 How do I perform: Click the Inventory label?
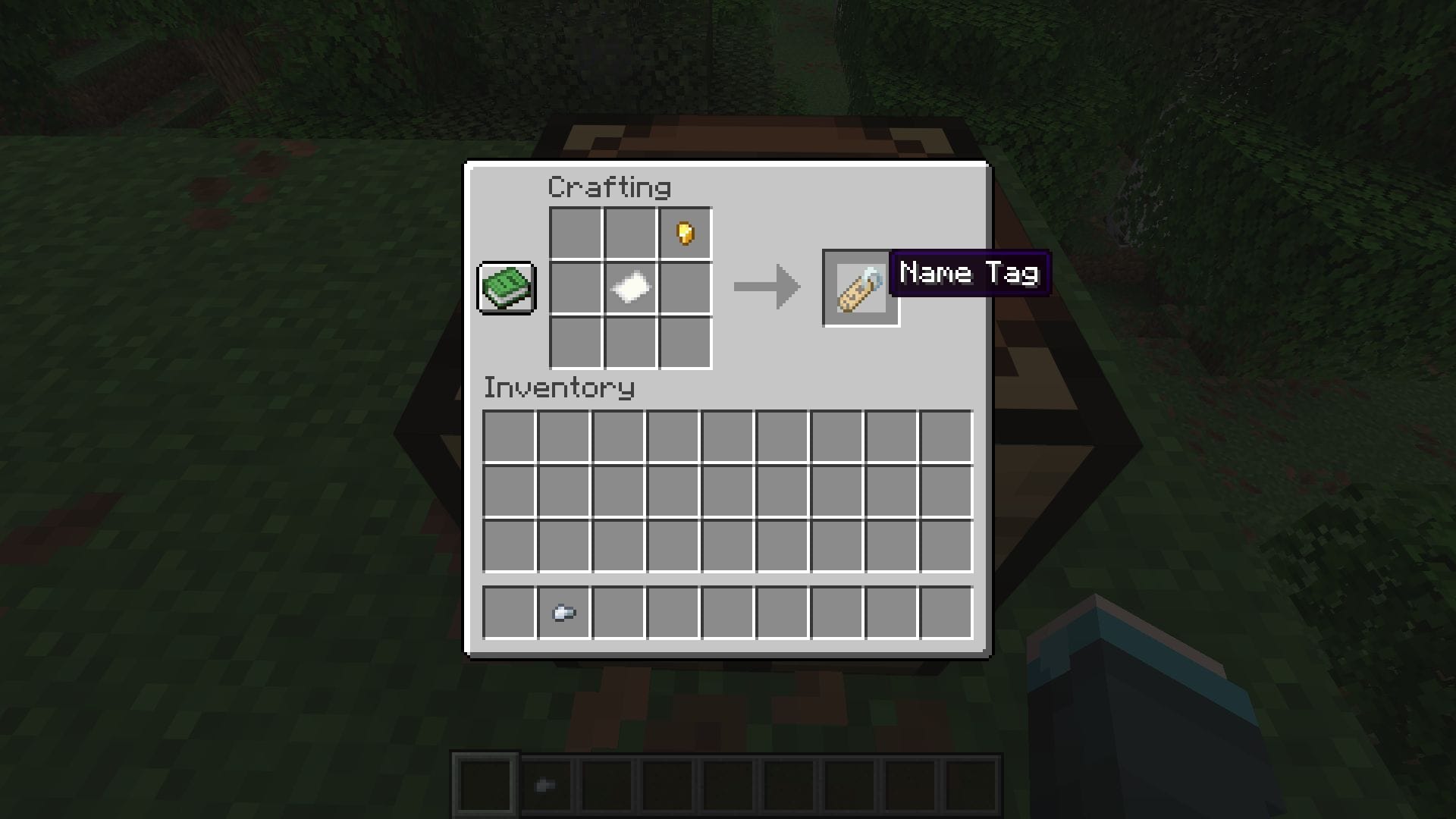pyautogui.click(x=559, y=388)
